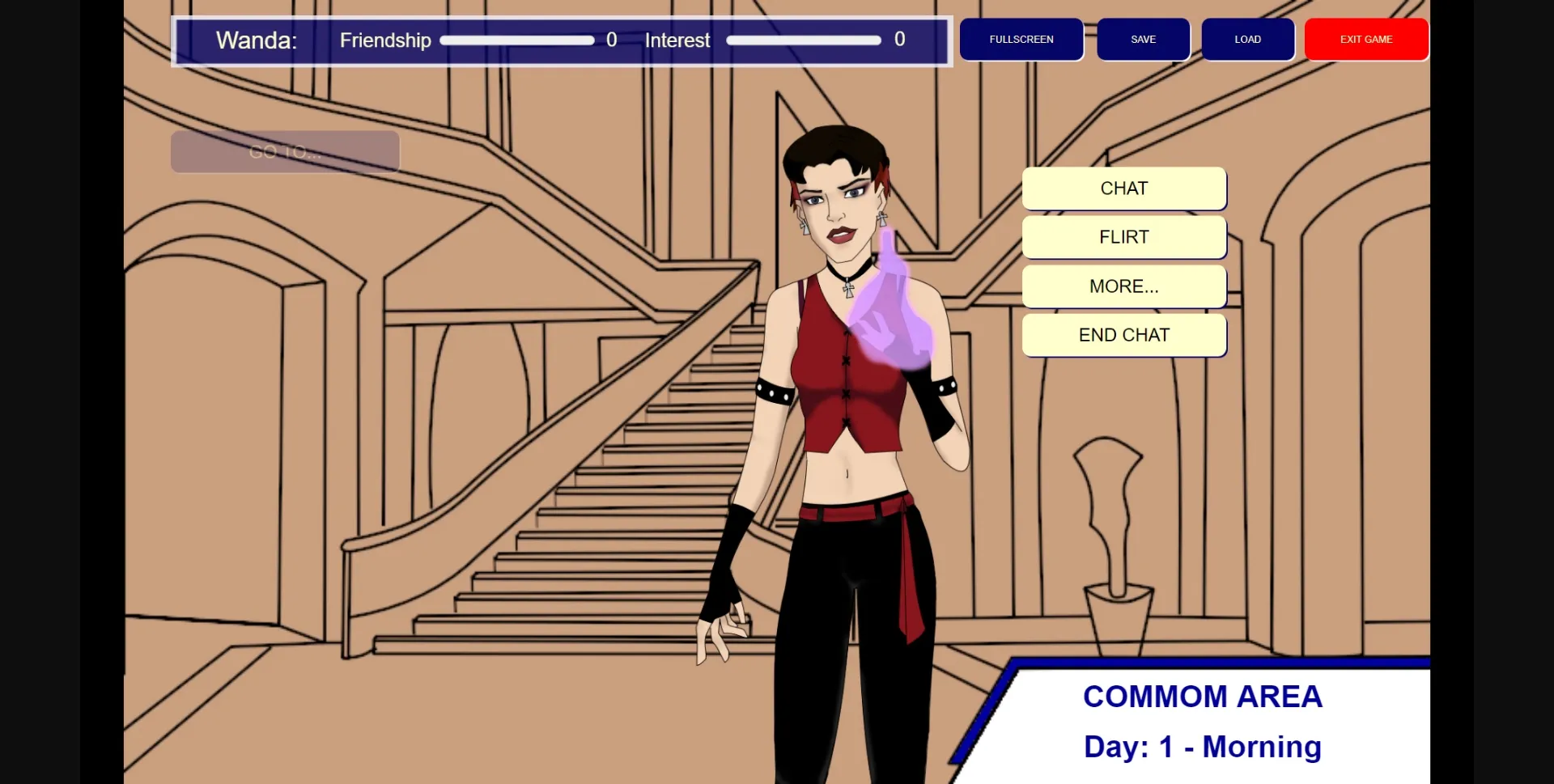Click the Day: 1 - Morning text

click(1201, 747)
